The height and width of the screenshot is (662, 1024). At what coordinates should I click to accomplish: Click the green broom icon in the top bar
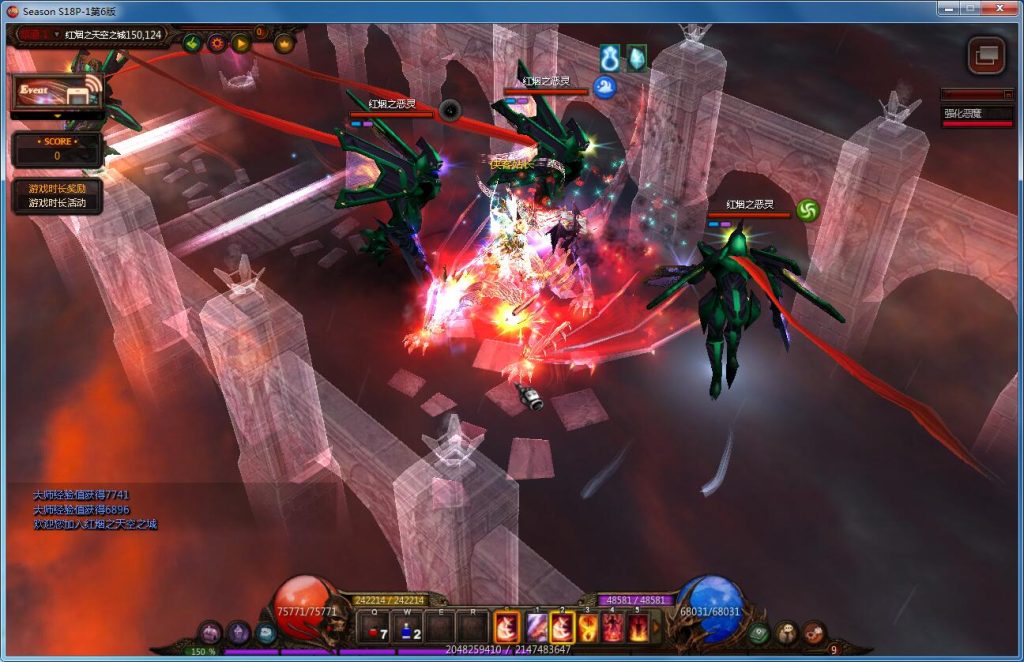click(192, 43)
